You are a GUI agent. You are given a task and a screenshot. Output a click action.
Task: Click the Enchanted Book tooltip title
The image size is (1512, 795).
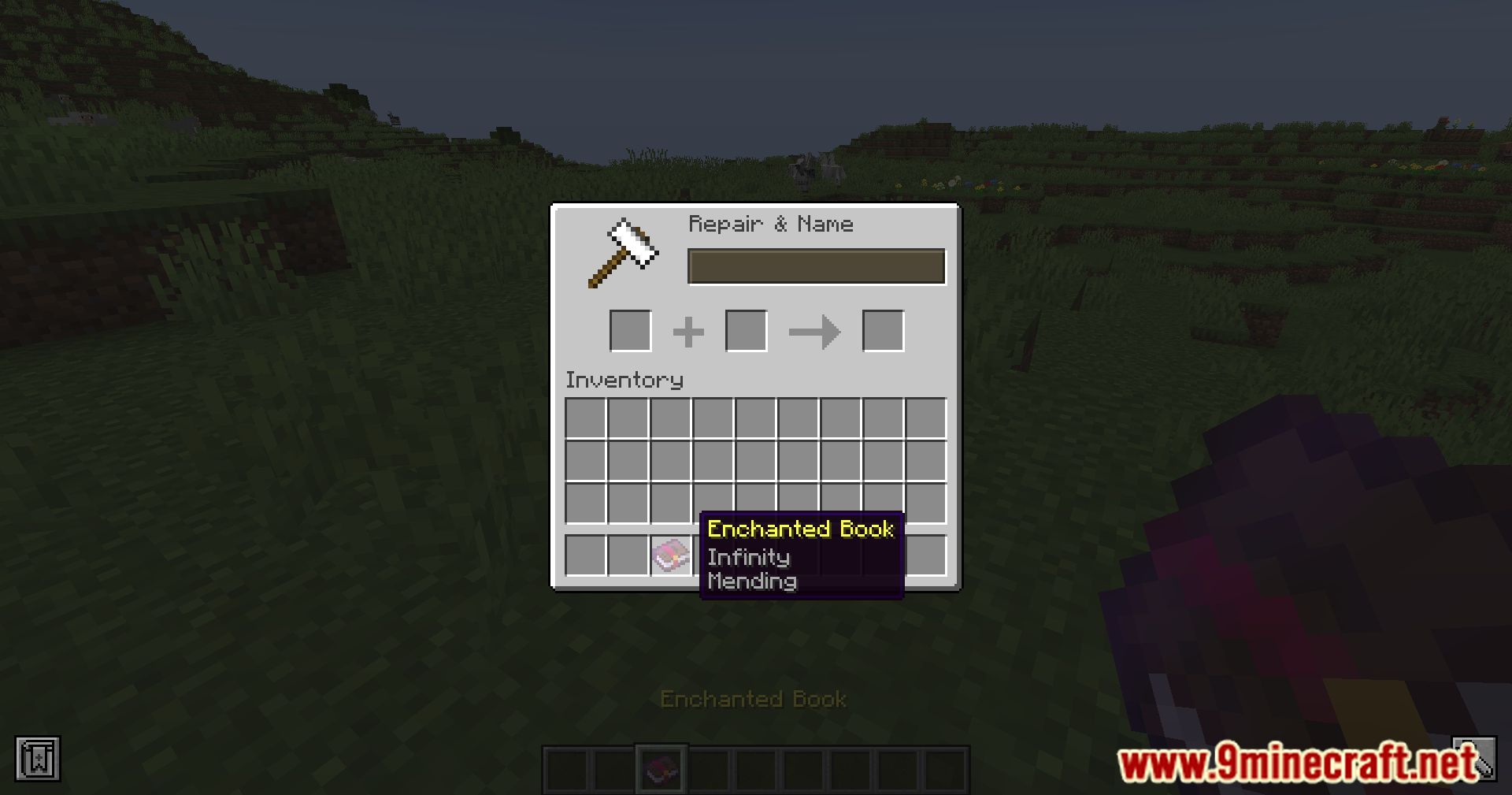800,529
